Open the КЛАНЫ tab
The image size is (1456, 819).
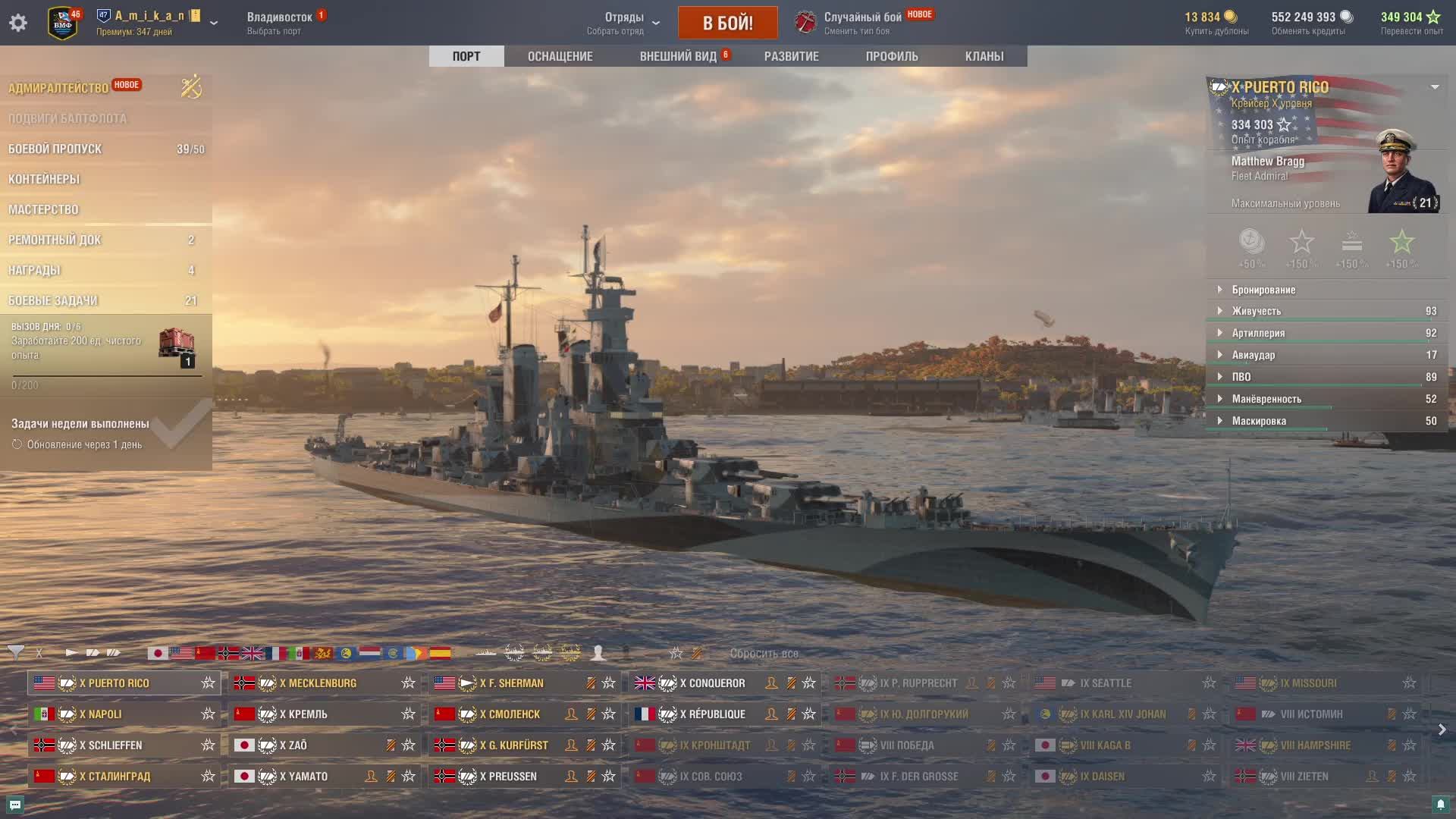pos(984,56)
